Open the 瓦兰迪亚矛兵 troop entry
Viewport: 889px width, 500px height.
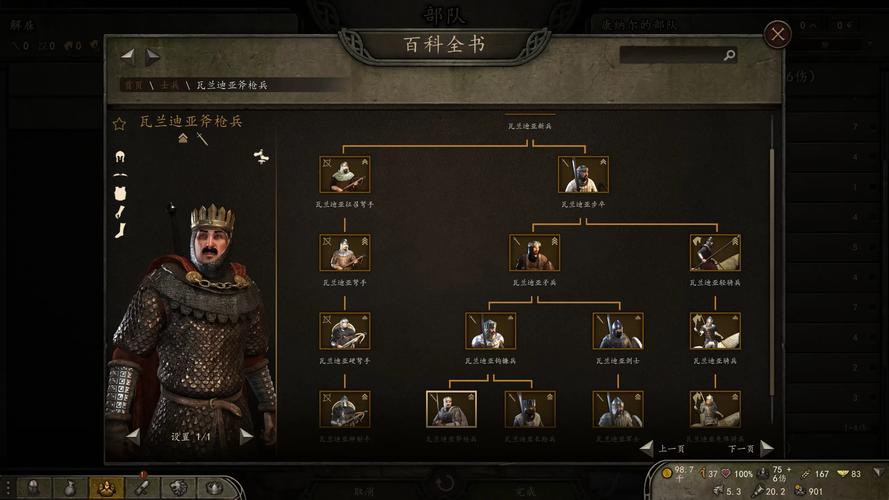534,253
